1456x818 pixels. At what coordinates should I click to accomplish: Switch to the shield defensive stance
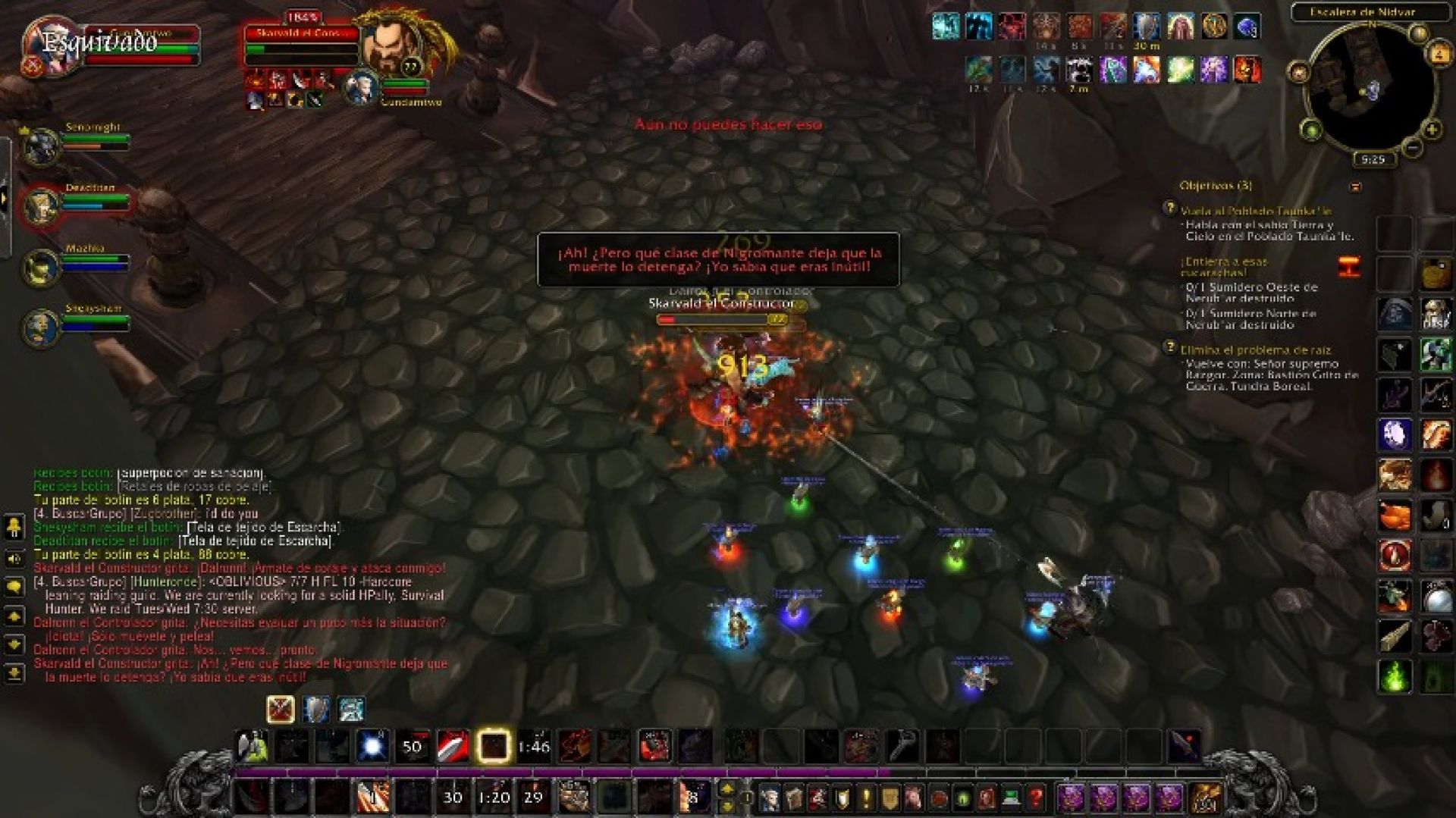[x=316, y=710]
